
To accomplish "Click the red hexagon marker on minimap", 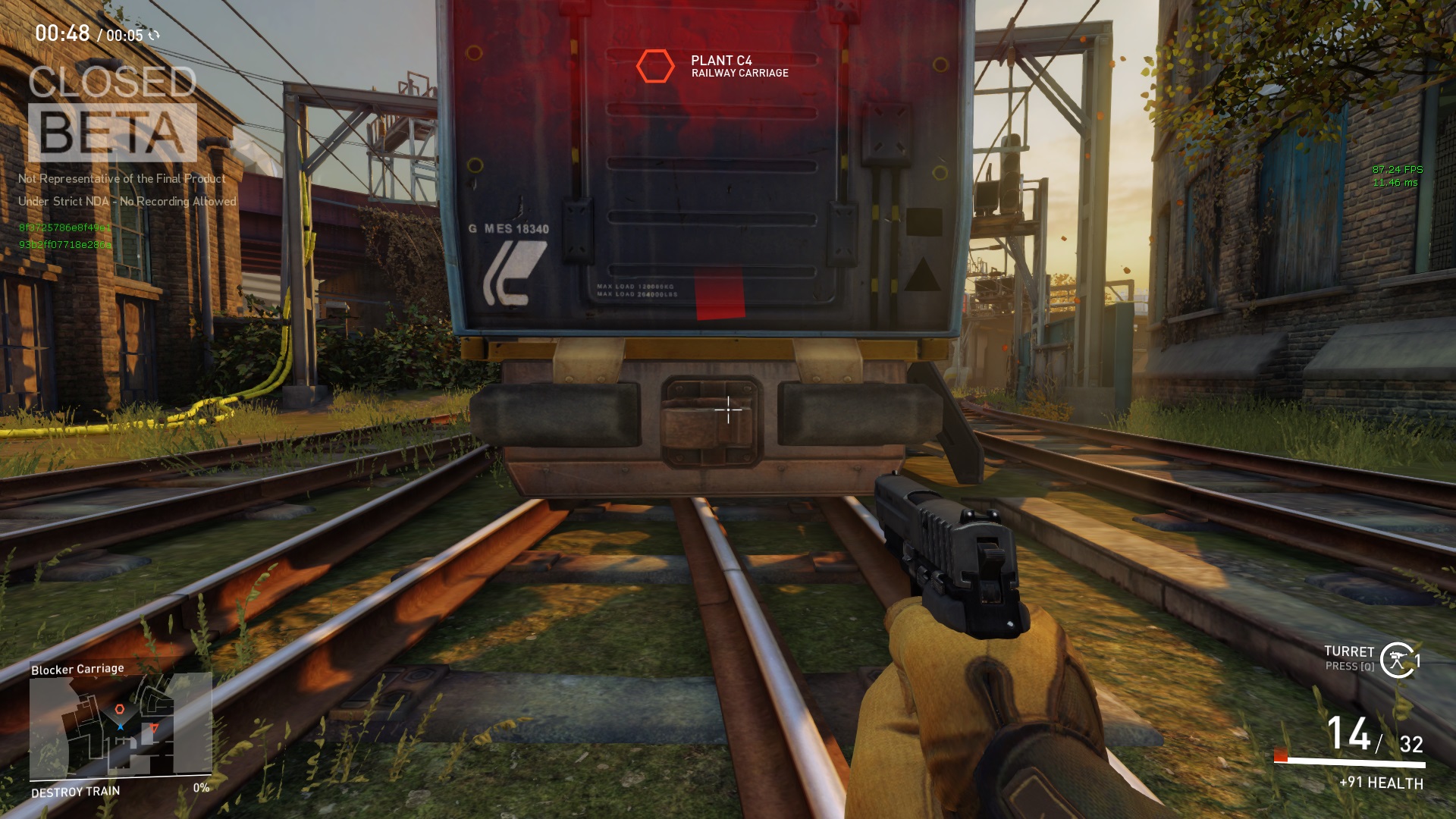I will coord(119,710).
